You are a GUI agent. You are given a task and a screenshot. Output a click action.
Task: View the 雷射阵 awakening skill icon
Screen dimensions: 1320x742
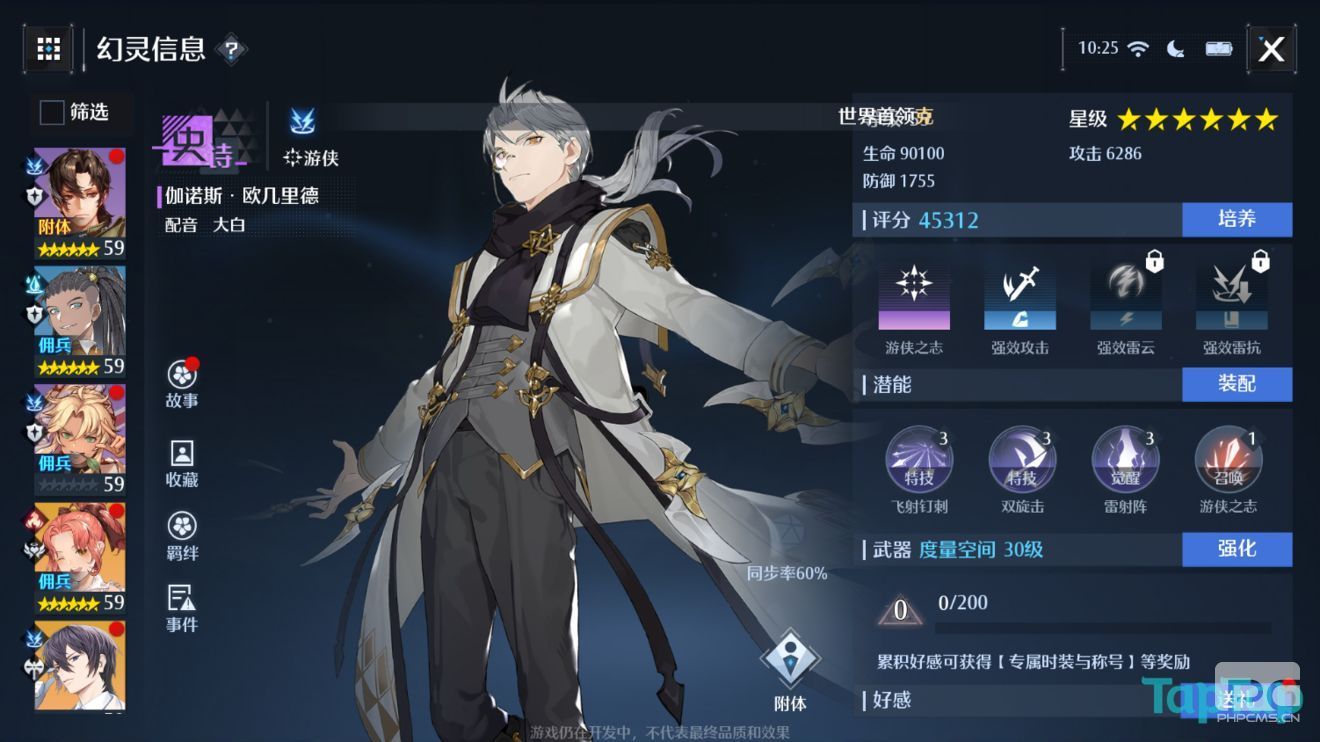point(1125,459)
